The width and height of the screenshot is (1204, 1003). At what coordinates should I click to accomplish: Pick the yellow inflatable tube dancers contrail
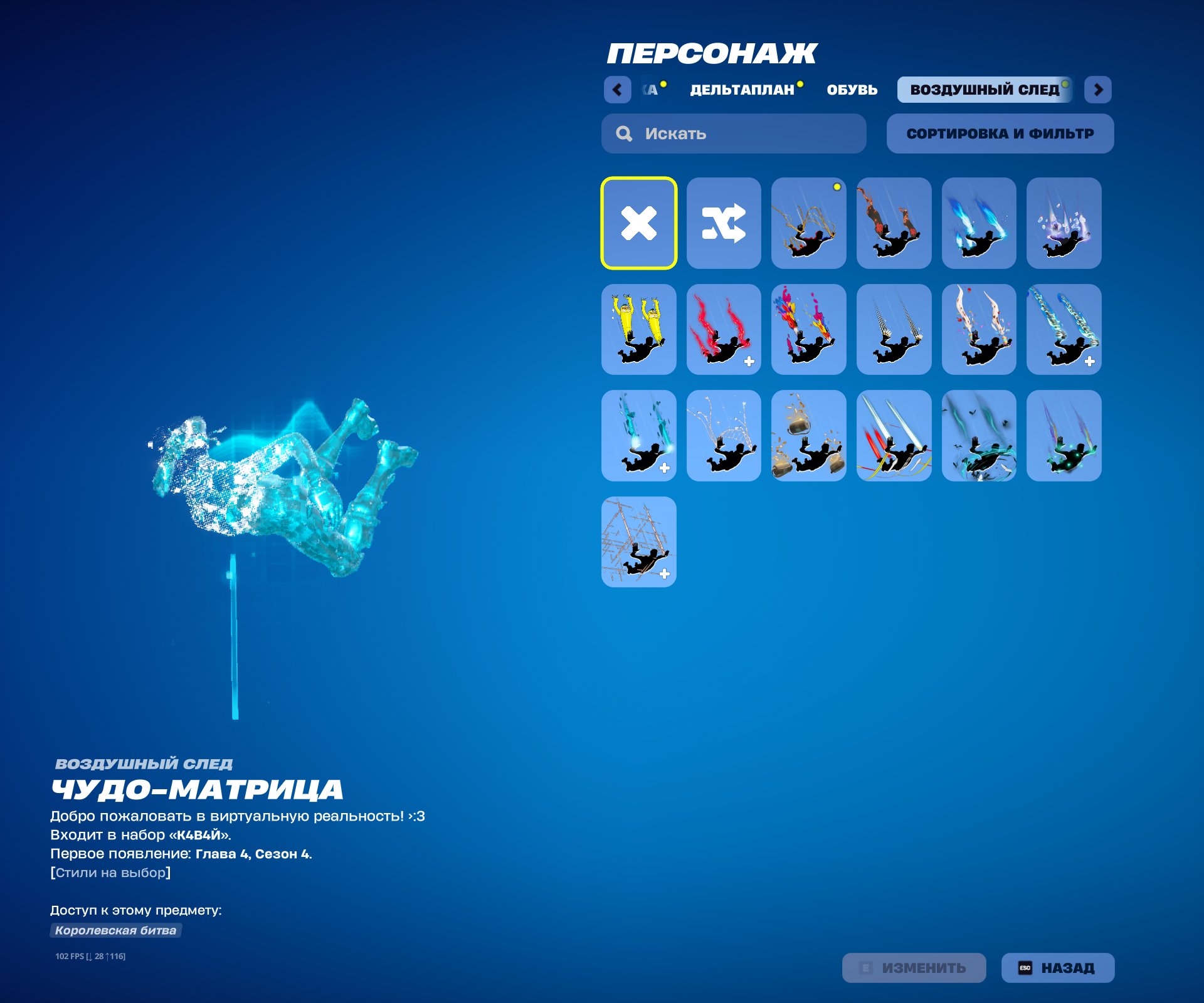click(640, 329)
